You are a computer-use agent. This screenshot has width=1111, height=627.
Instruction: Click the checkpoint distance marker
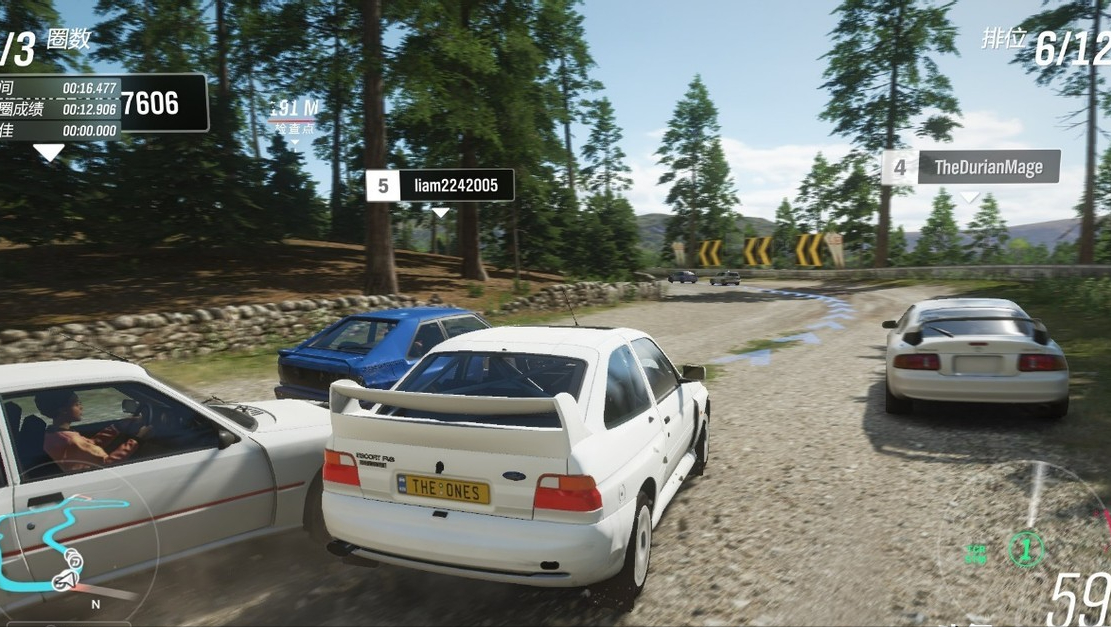point(294,115)
